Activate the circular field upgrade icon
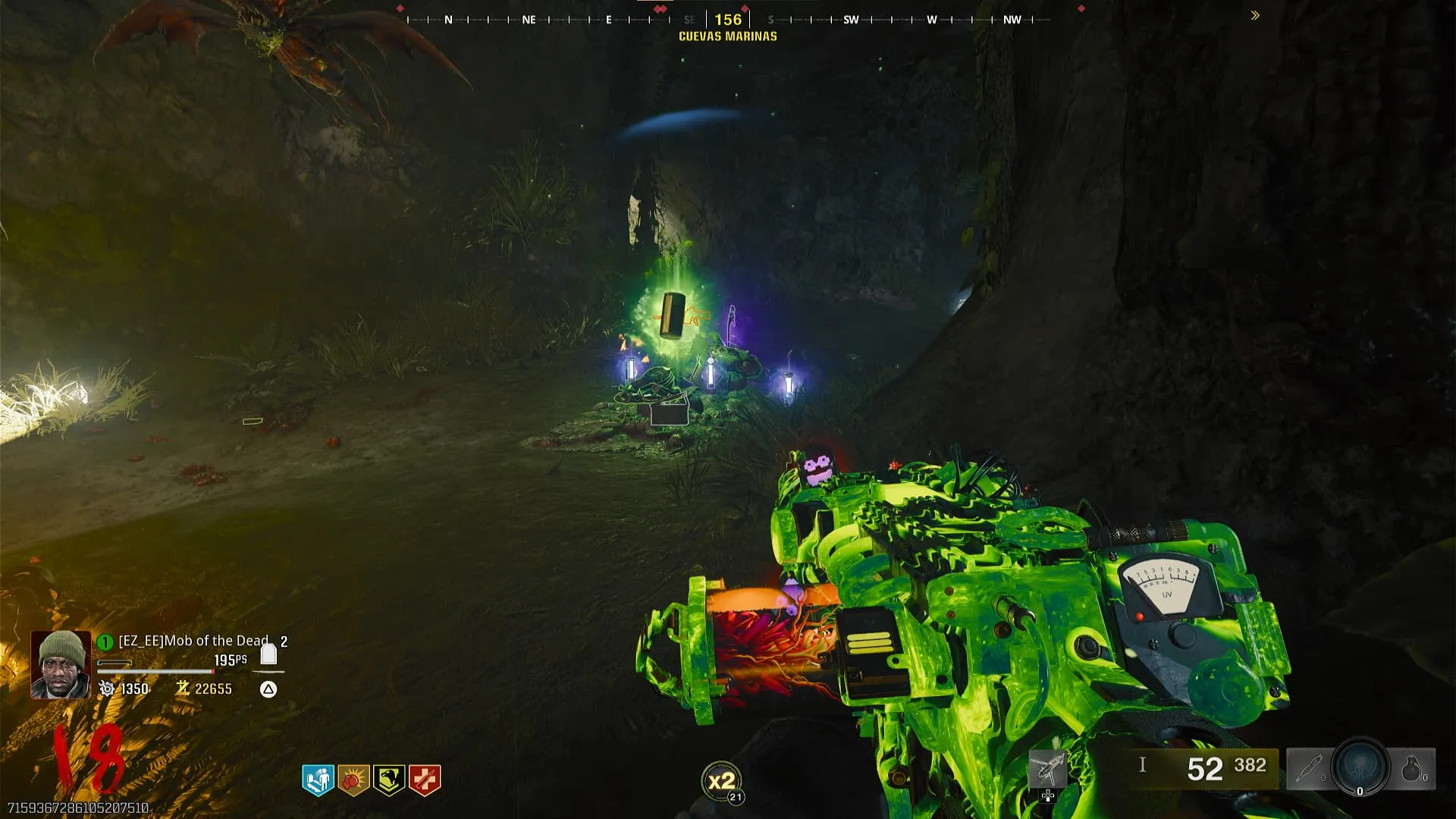The image size is (1456, 819). click(x=1360, y=767)
